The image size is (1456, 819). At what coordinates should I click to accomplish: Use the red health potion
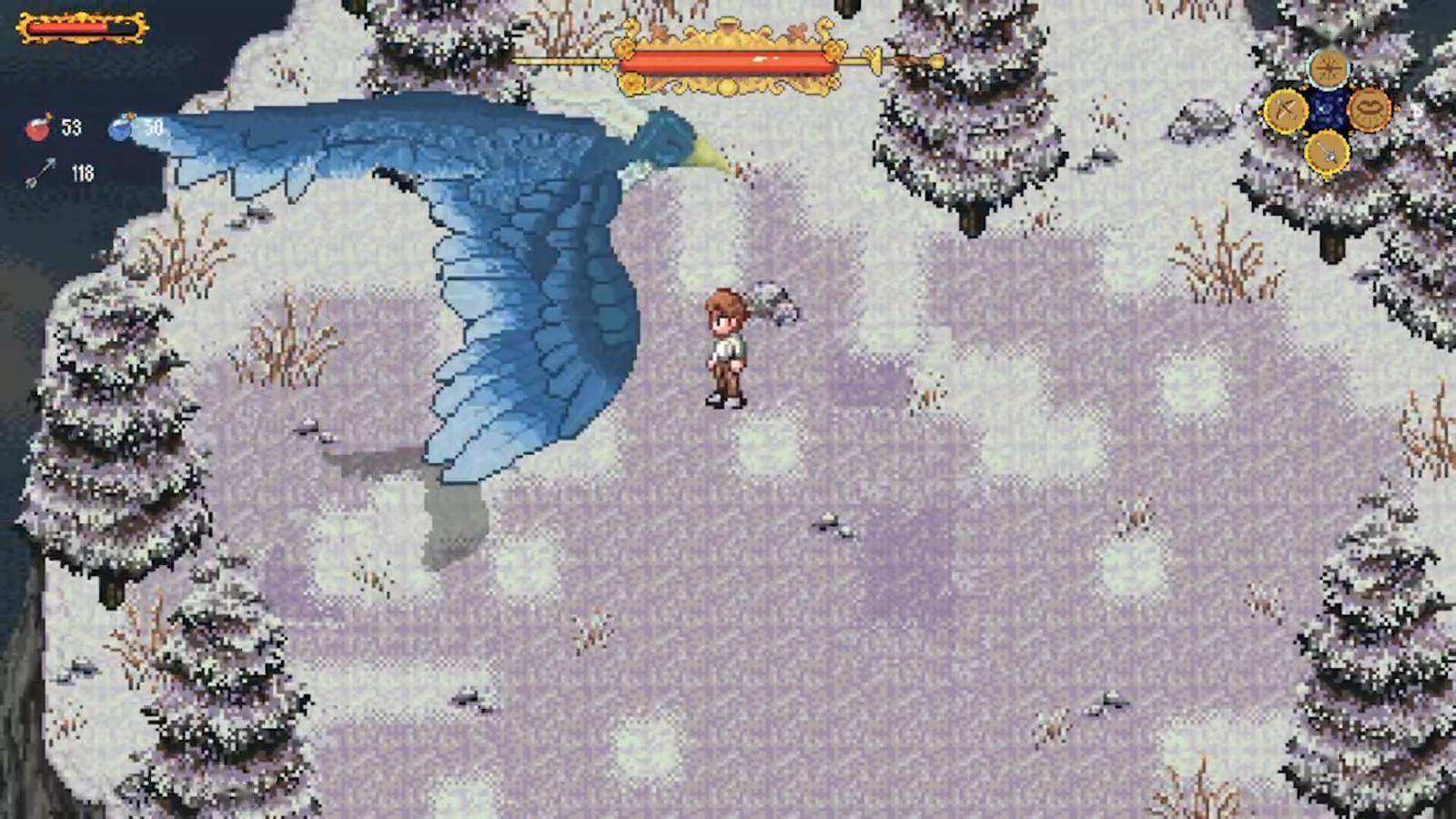(x=39, y=128)
